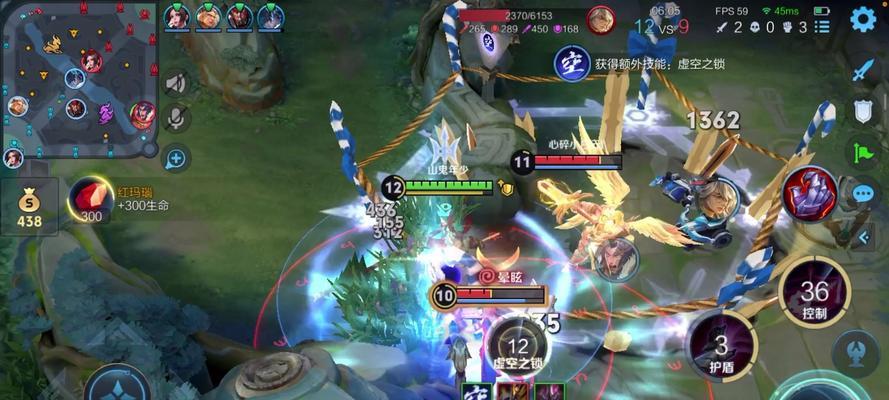Activate the red crystal item ability

tap(810, 193)
